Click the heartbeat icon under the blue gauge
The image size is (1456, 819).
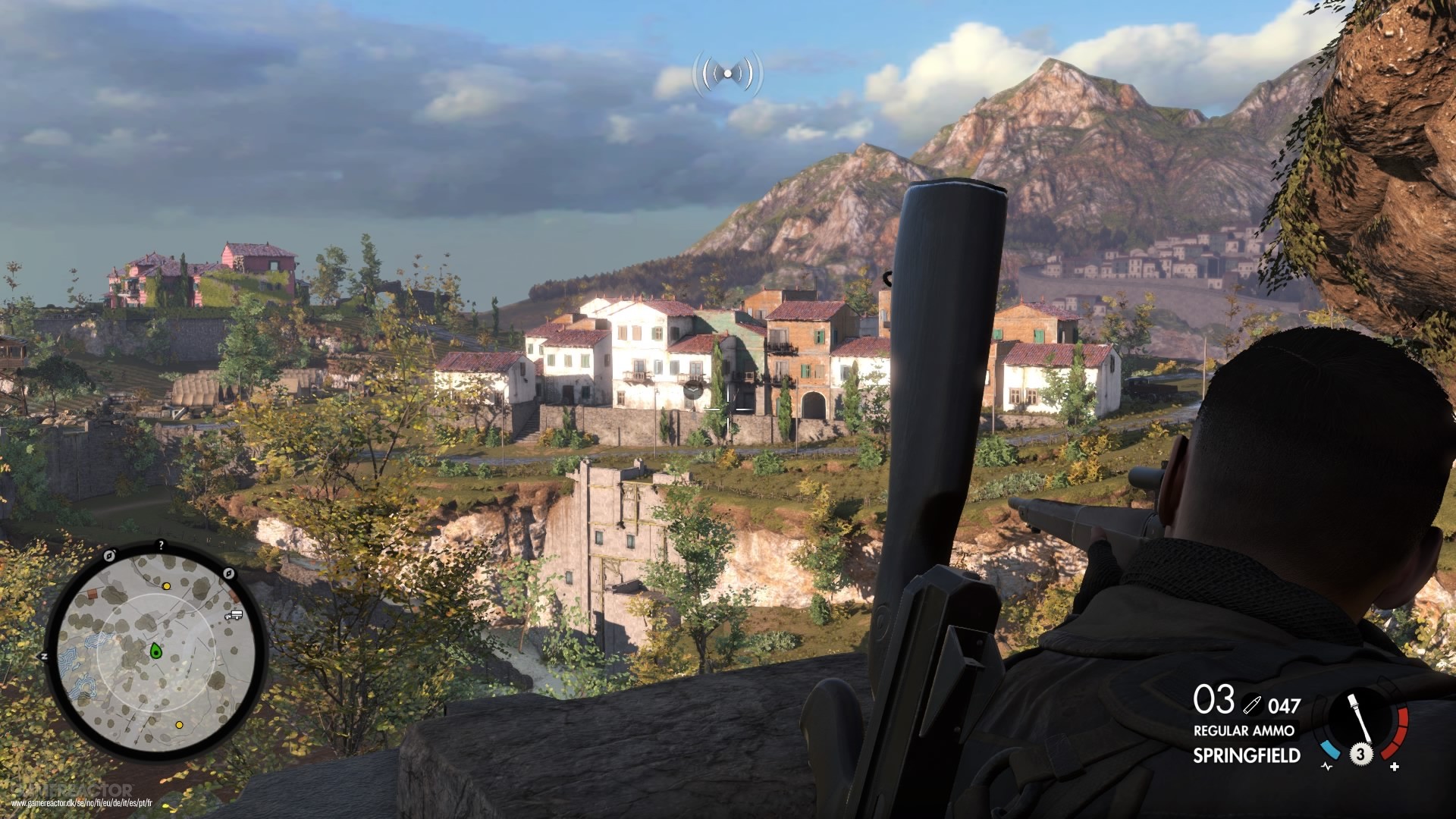click(1326, 767)
